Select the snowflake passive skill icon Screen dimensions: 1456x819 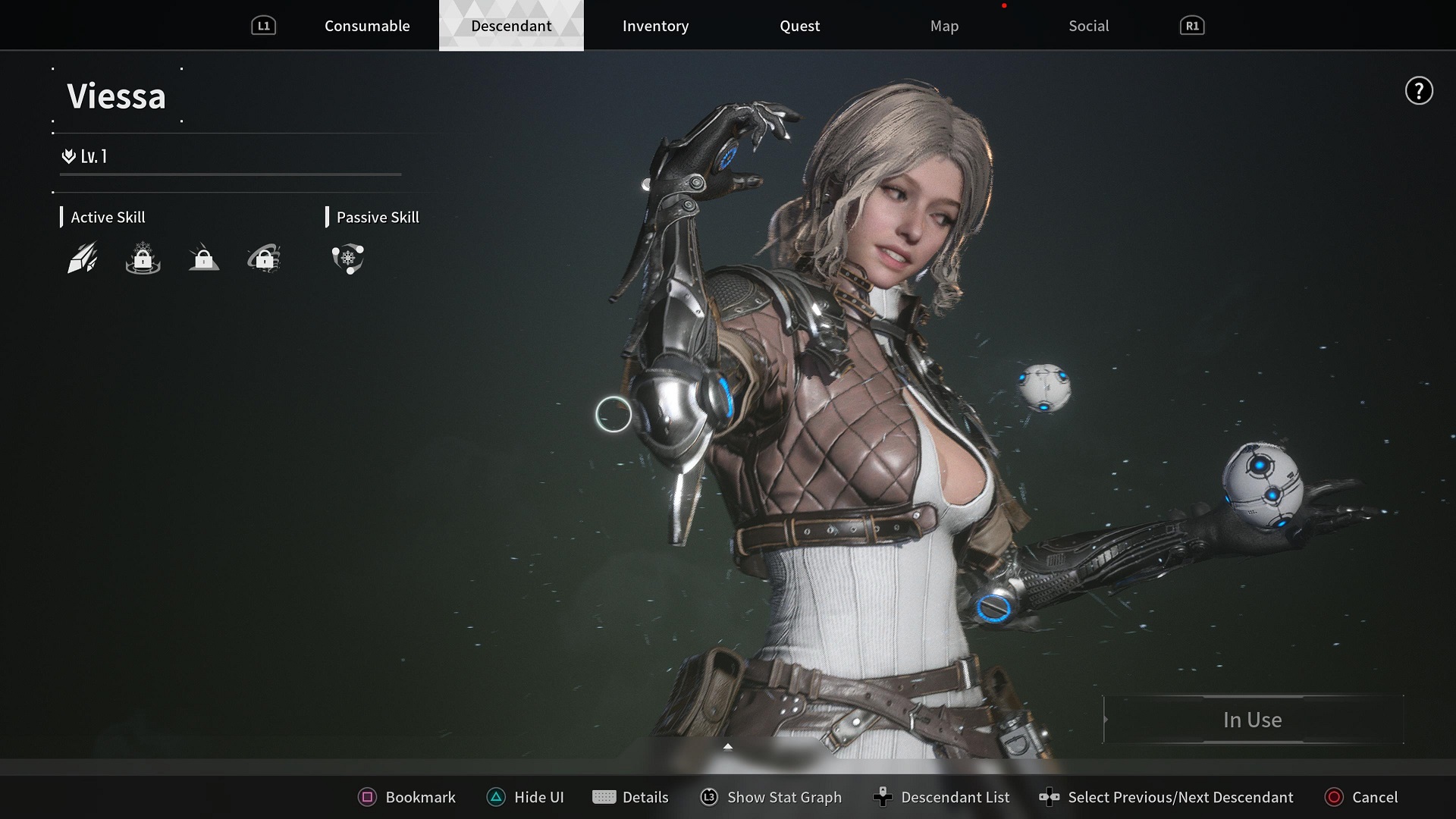click(348, 259)
